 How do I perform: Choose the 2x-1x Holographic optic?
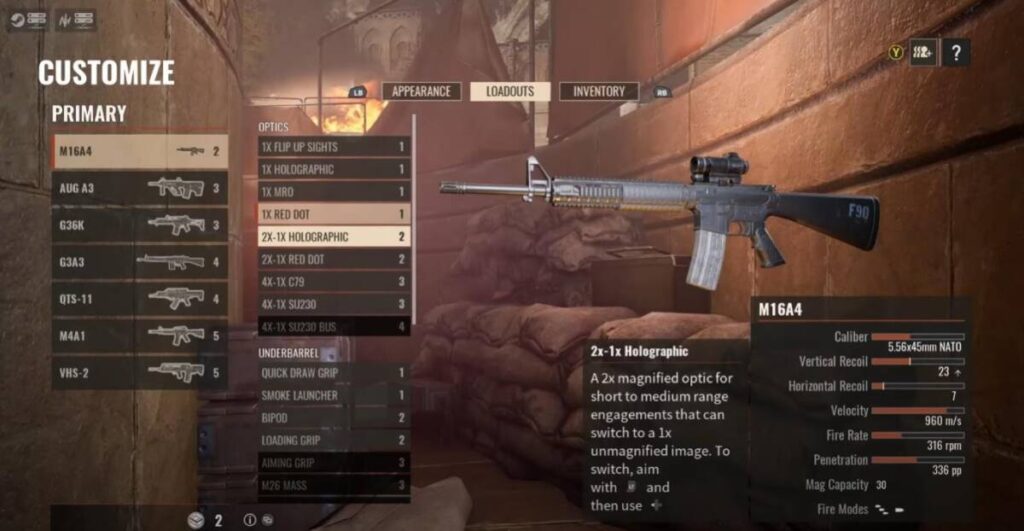point(334,237)
